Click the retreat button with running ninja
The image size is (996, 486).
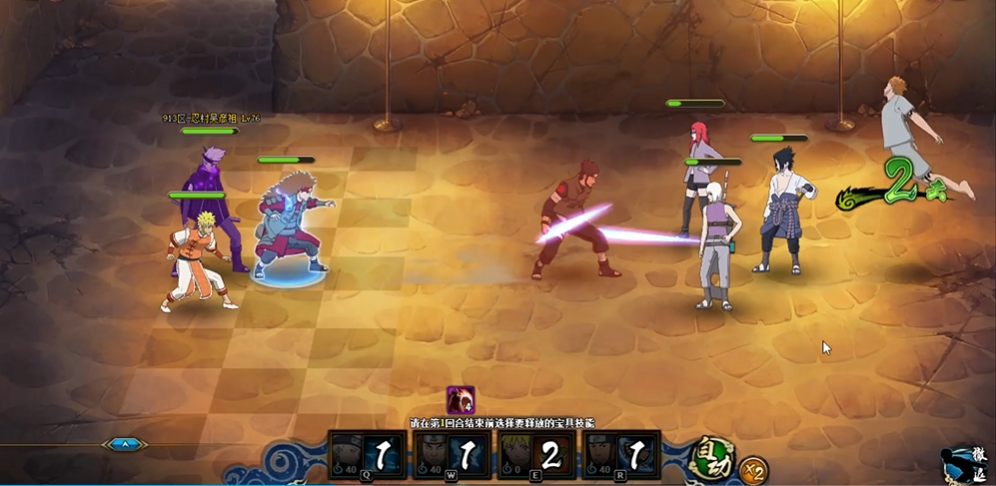966,465
